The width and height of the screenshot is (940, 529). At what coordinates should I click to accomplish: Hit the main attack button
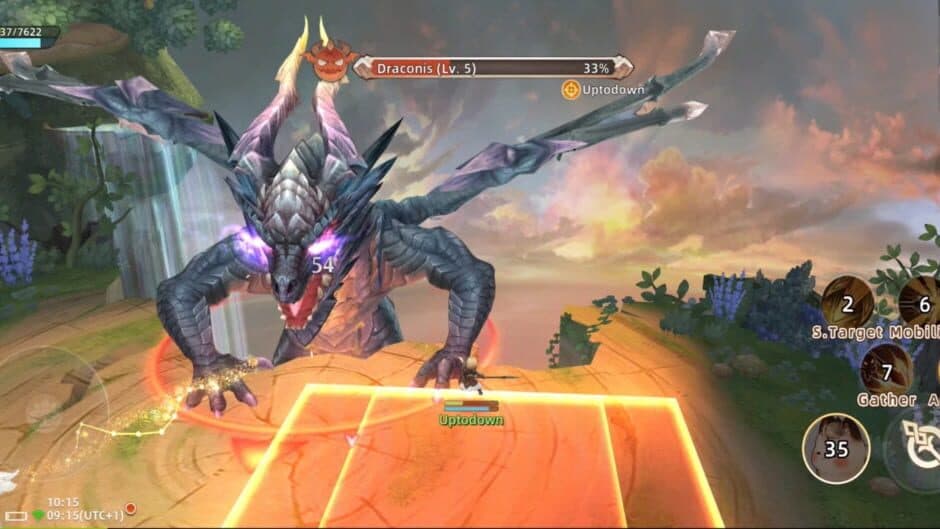pos(915,450)
